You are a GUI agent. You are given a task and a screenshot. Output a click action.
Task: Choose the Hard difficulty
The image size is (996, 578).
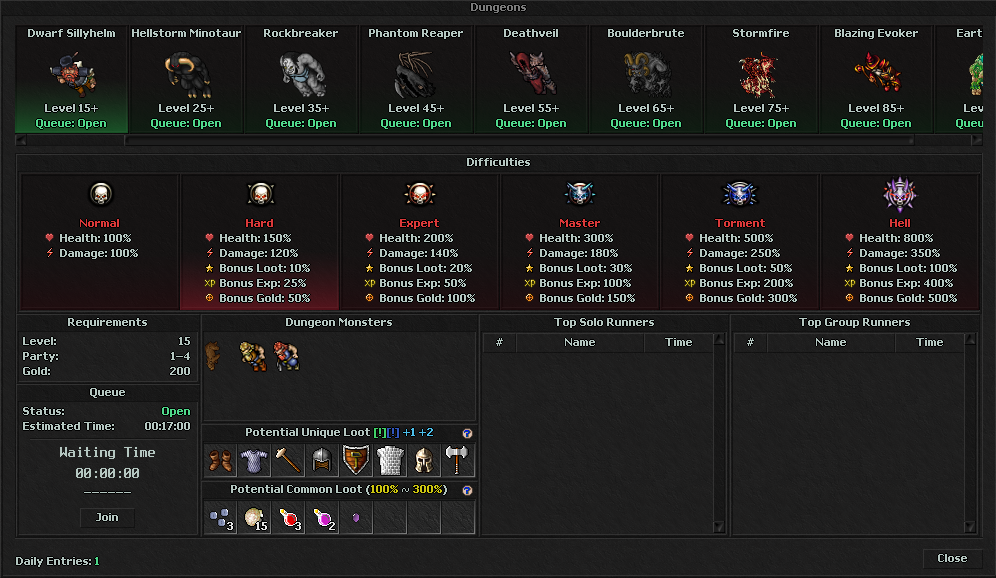click(259, 240)
